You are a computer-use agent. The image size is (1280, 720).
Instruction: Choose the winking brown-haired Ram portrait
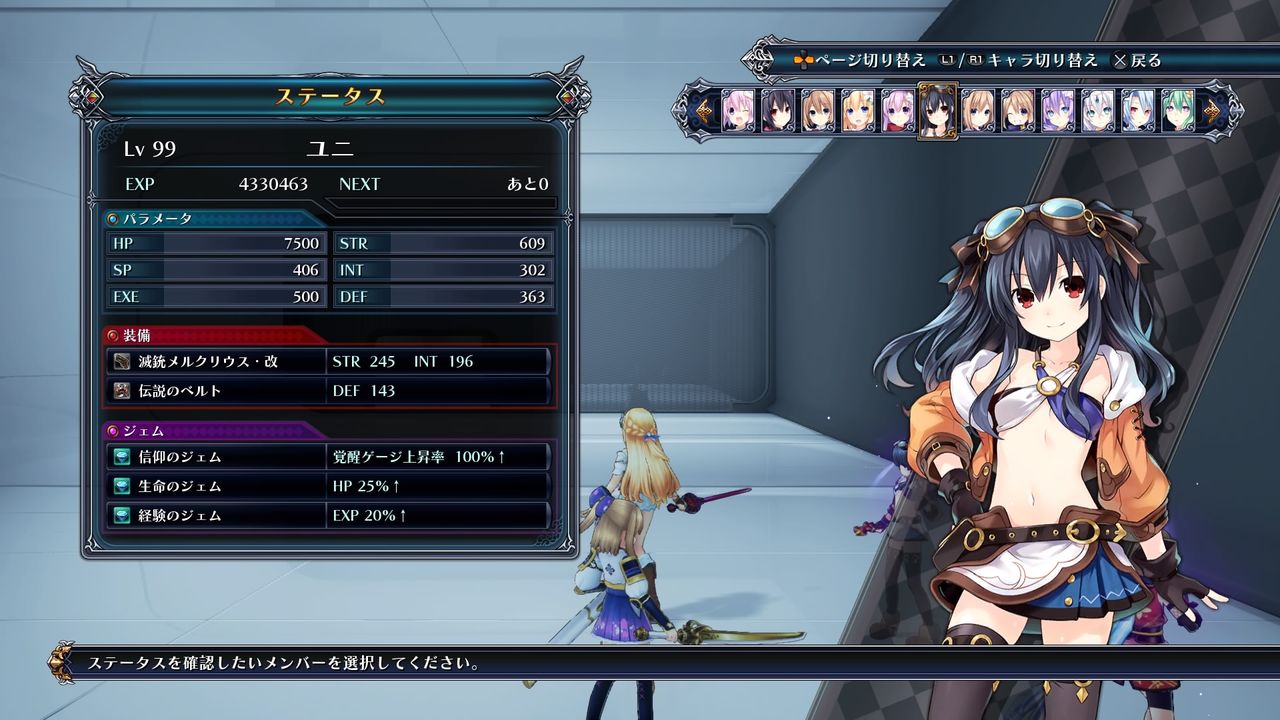coord(1018,110)
